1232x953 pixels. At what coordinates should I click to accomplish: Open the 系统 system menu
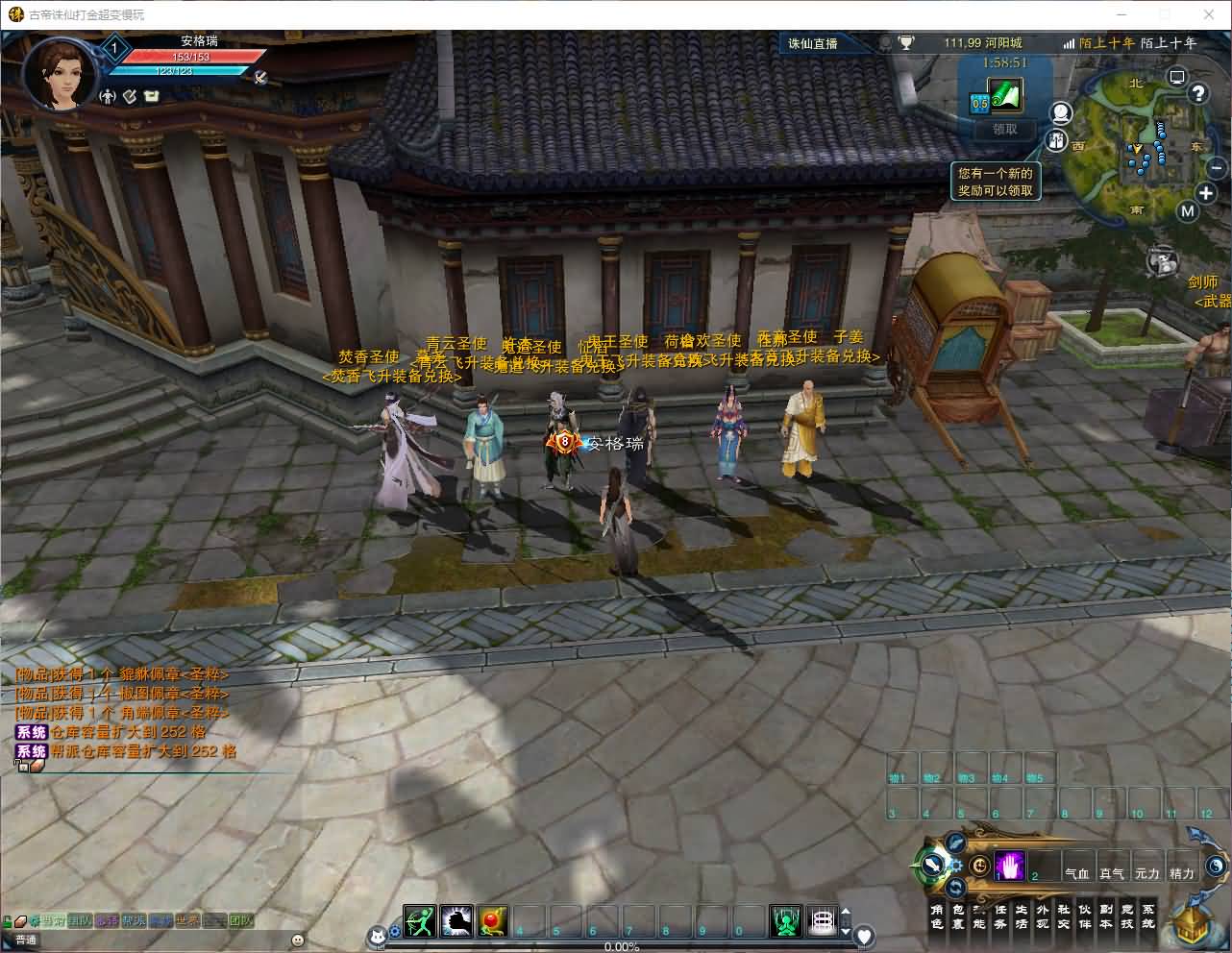pos(1147,915)
